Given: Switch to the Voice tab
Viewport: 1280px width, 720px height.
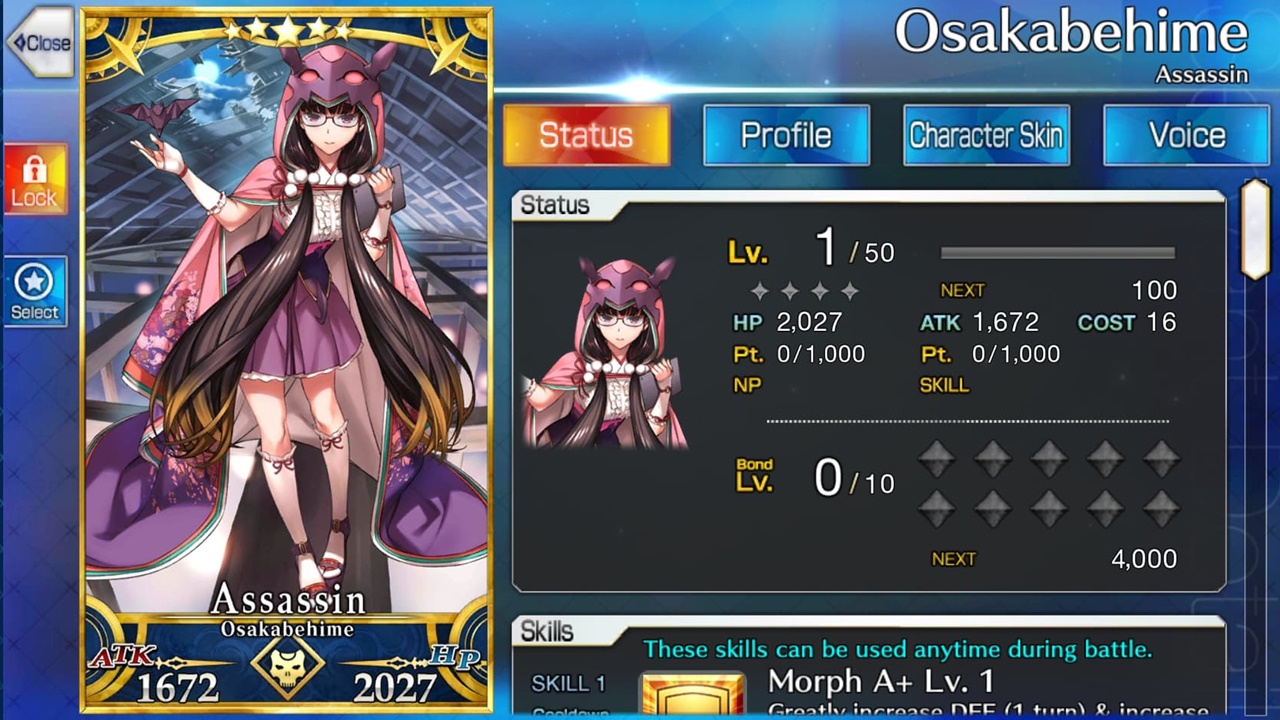Looking at the screenshot, I should tap(1186, 135).
